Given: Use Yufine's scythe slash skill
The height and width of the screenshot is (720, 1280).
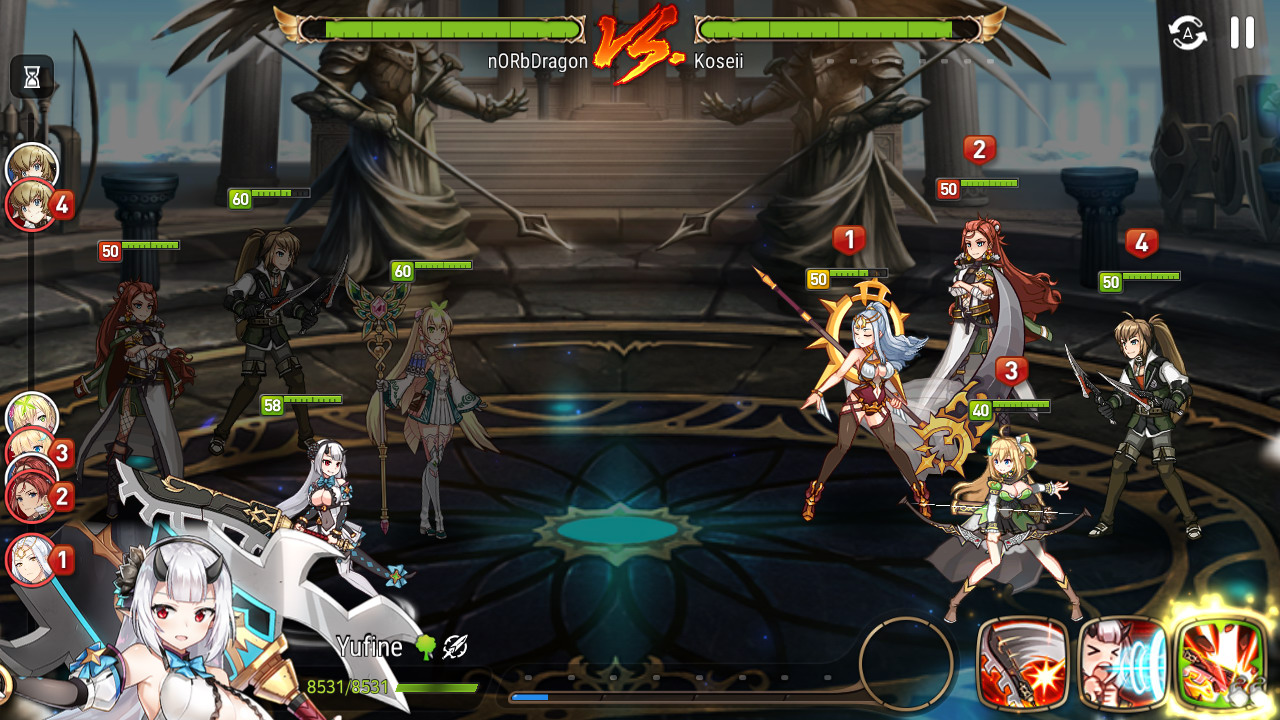Looking at the screenshot, I should pos(1022,662).
